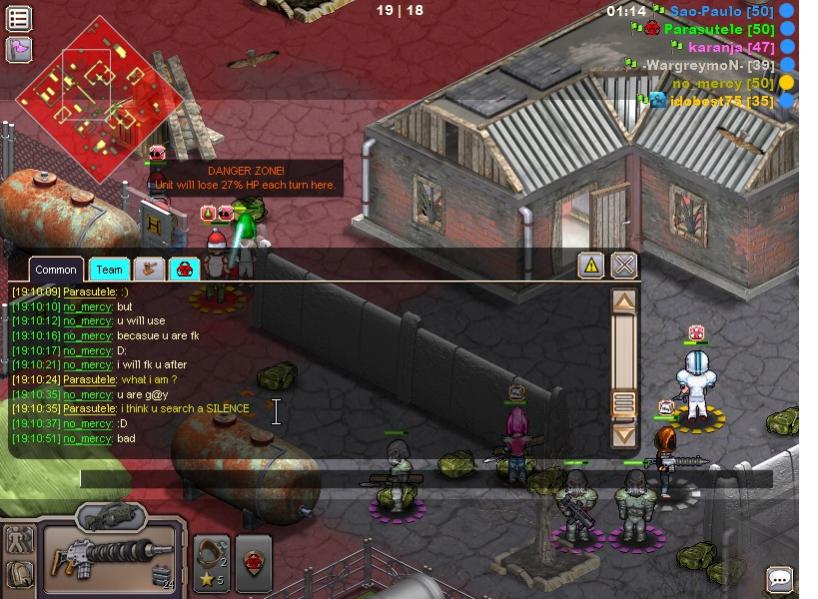Open the gavel chat tab
818x599 pixels.
click(149, 268)
